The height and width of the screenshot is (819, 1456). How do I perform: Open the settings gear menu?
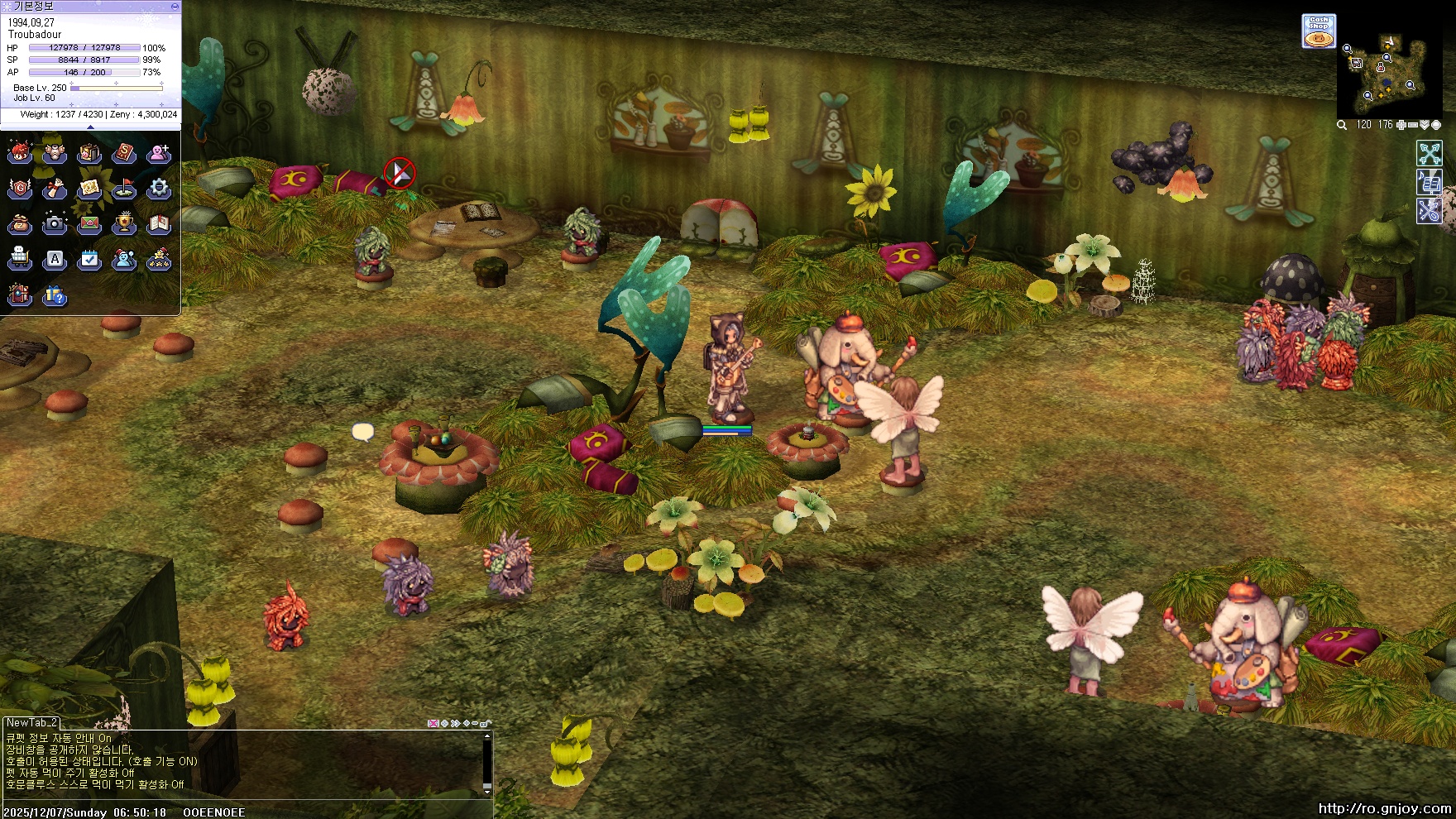tap(159, 189)
